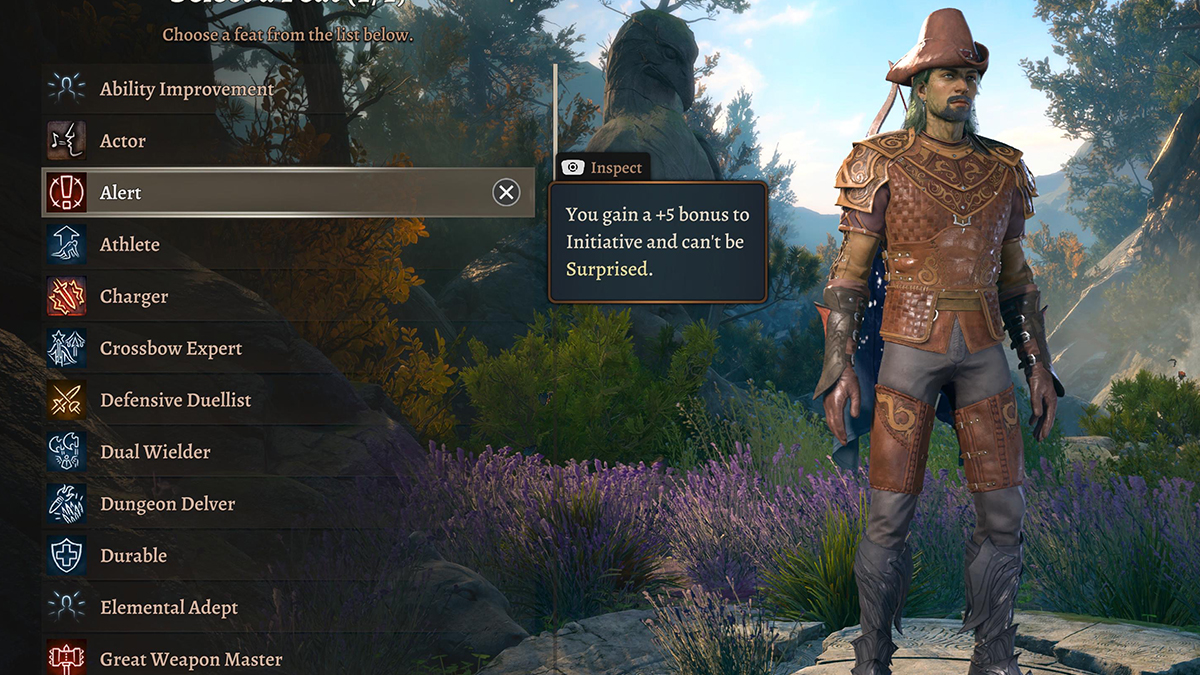Deselect Alert with the X button
This screenshot has width=1200, height=675.
click(507, 193)
